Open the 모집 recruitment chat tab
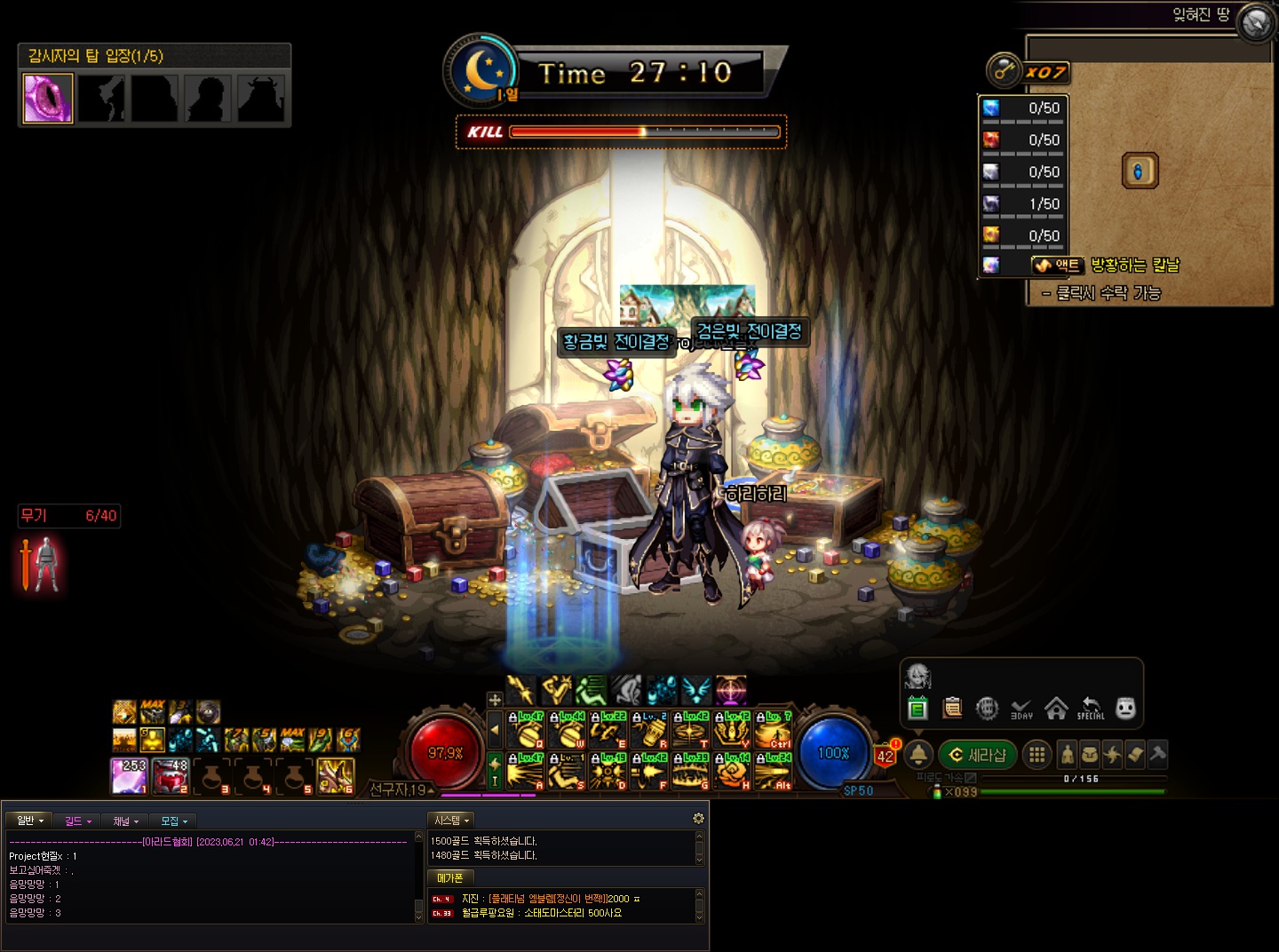1279x952 pixels. [x=173, y=821]
